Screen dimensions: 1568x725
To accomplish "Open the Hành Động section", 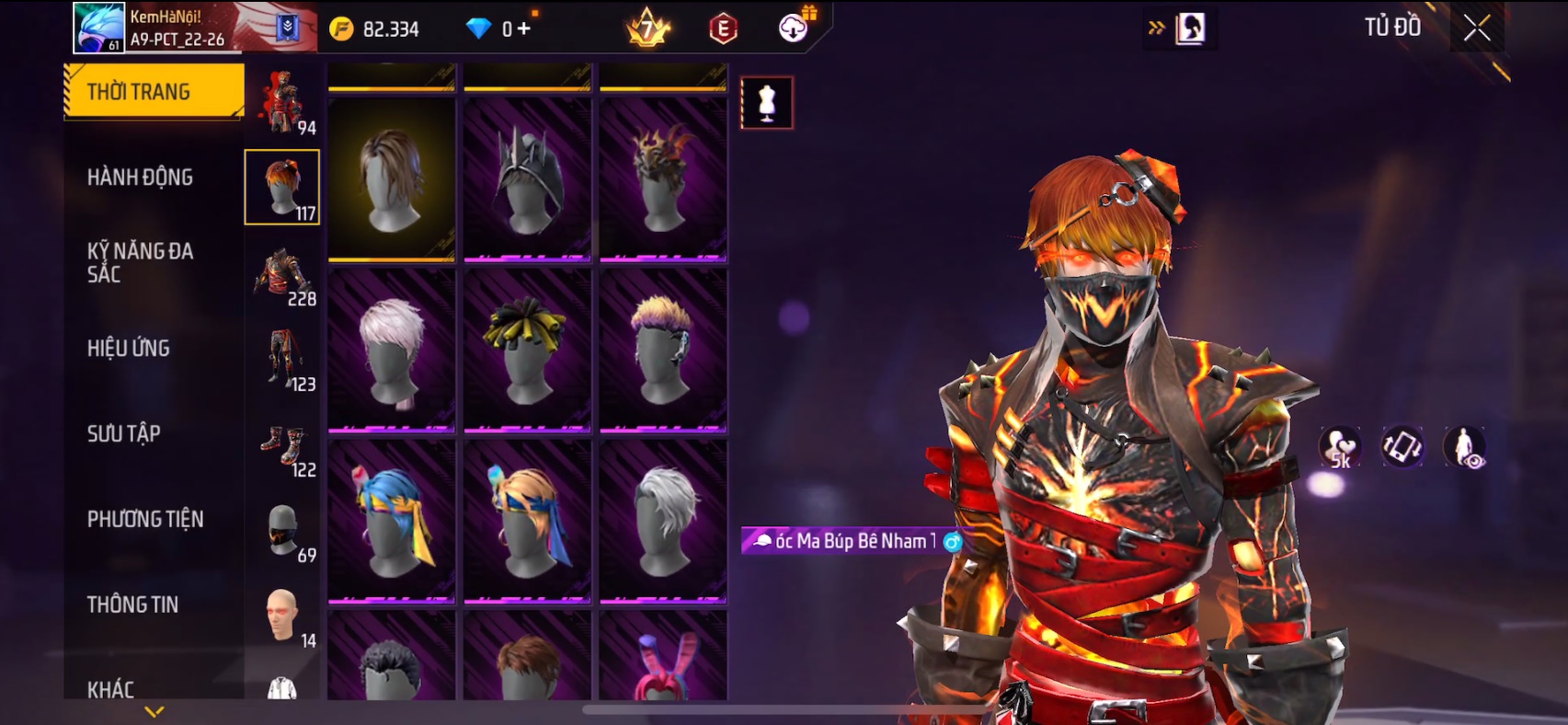I will pyautogui.click(x=140, y=177).
